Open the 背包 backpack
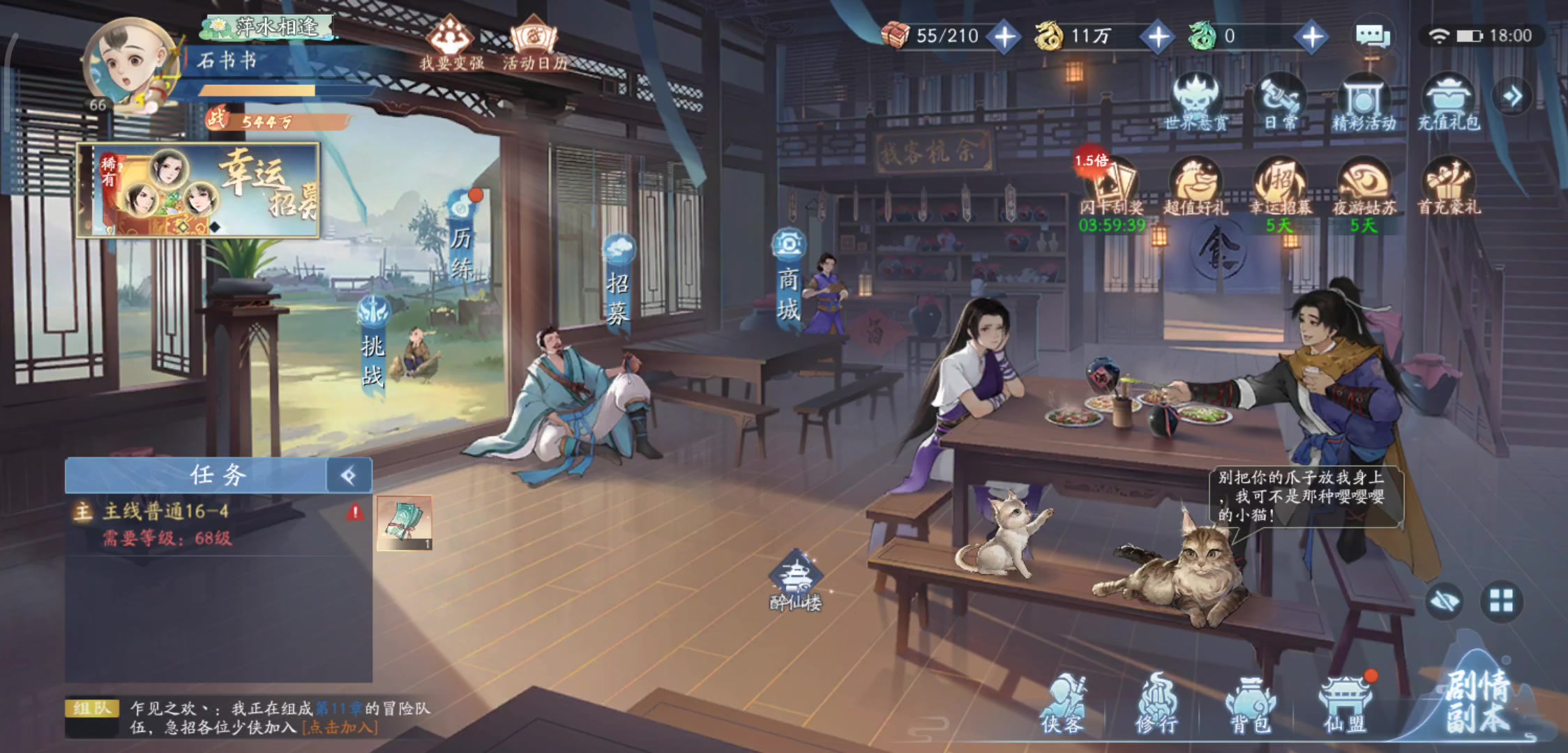The width and height of the screenshot is (1568, 753). pyautogui.click(x=1250, y=703)
